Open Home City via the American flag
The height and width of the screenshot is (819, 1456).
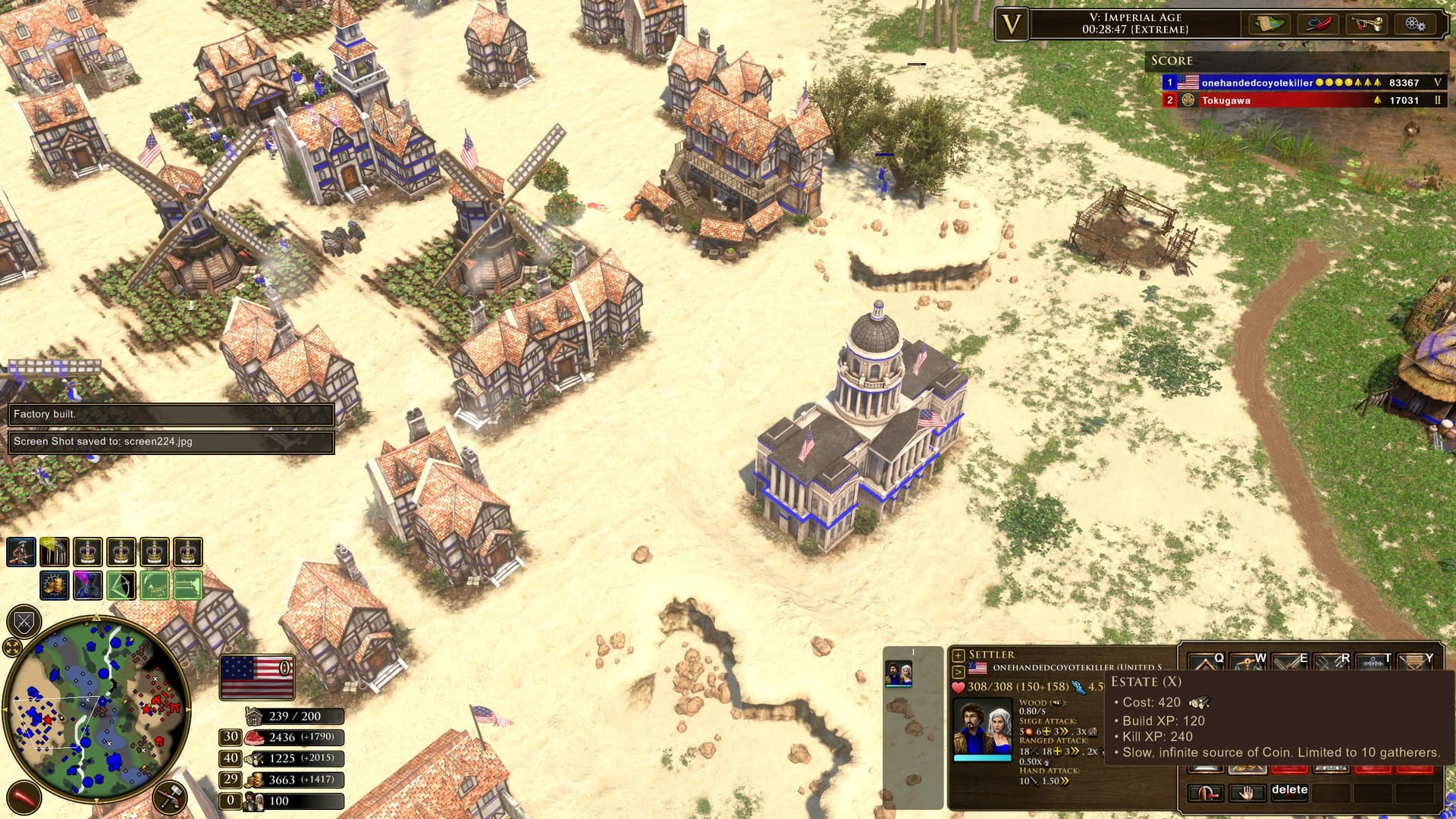coord(257,676)
